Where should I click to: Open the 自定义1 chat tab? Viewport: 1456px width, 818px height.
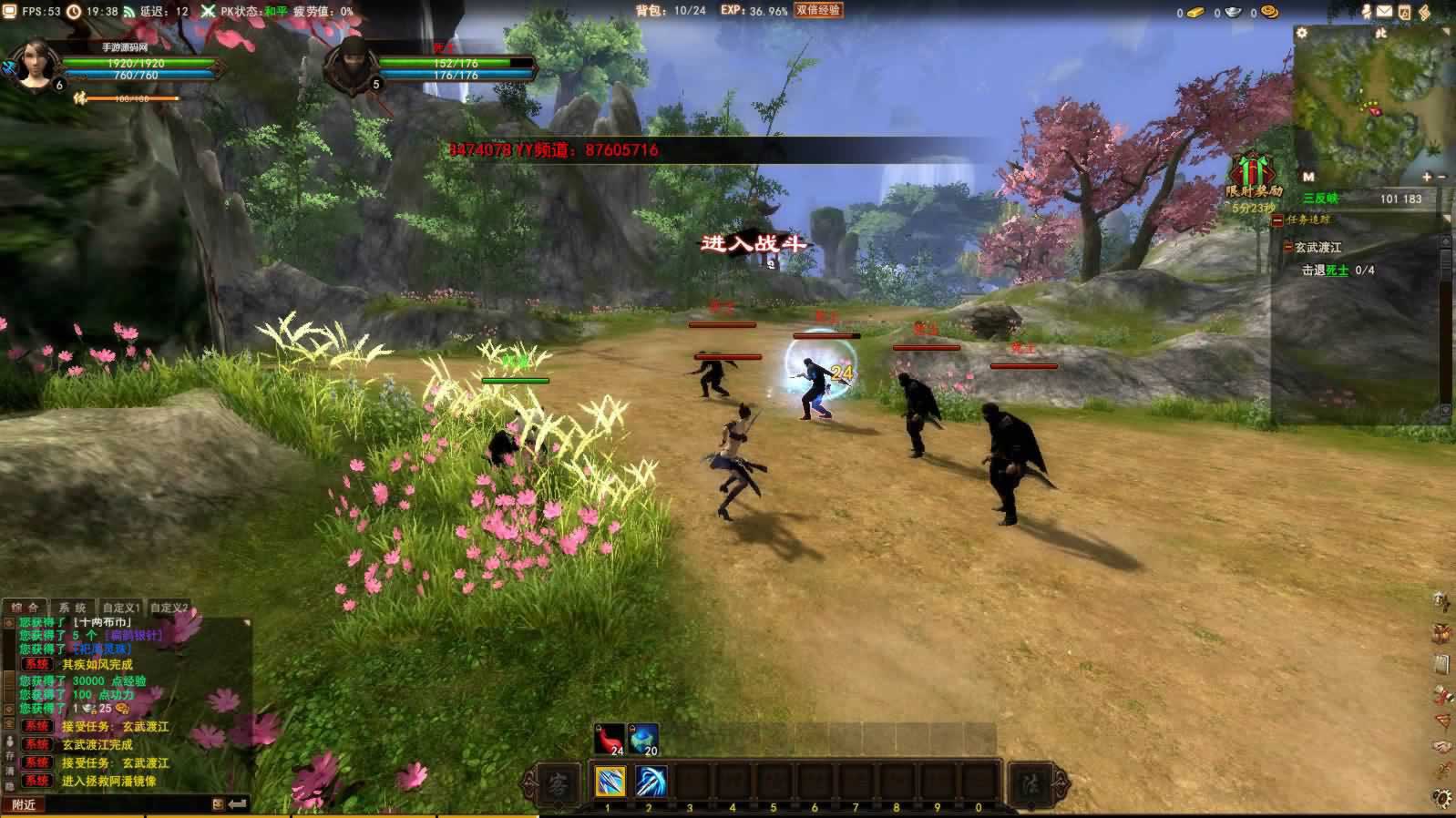(121, 608)
